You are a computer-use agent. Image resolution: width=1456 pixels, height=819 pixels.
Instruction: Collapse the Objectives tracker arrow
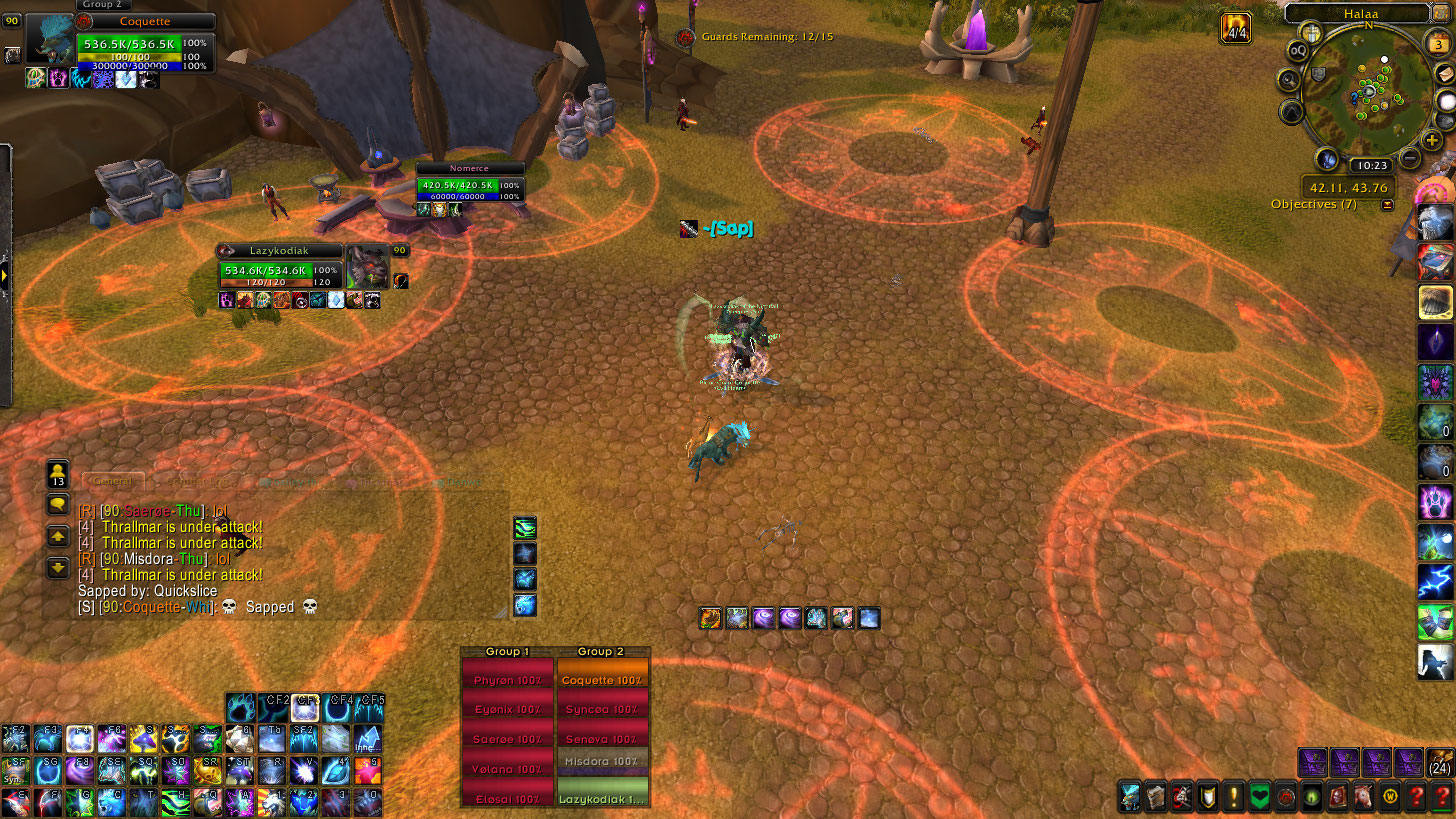coord(1387,205)
